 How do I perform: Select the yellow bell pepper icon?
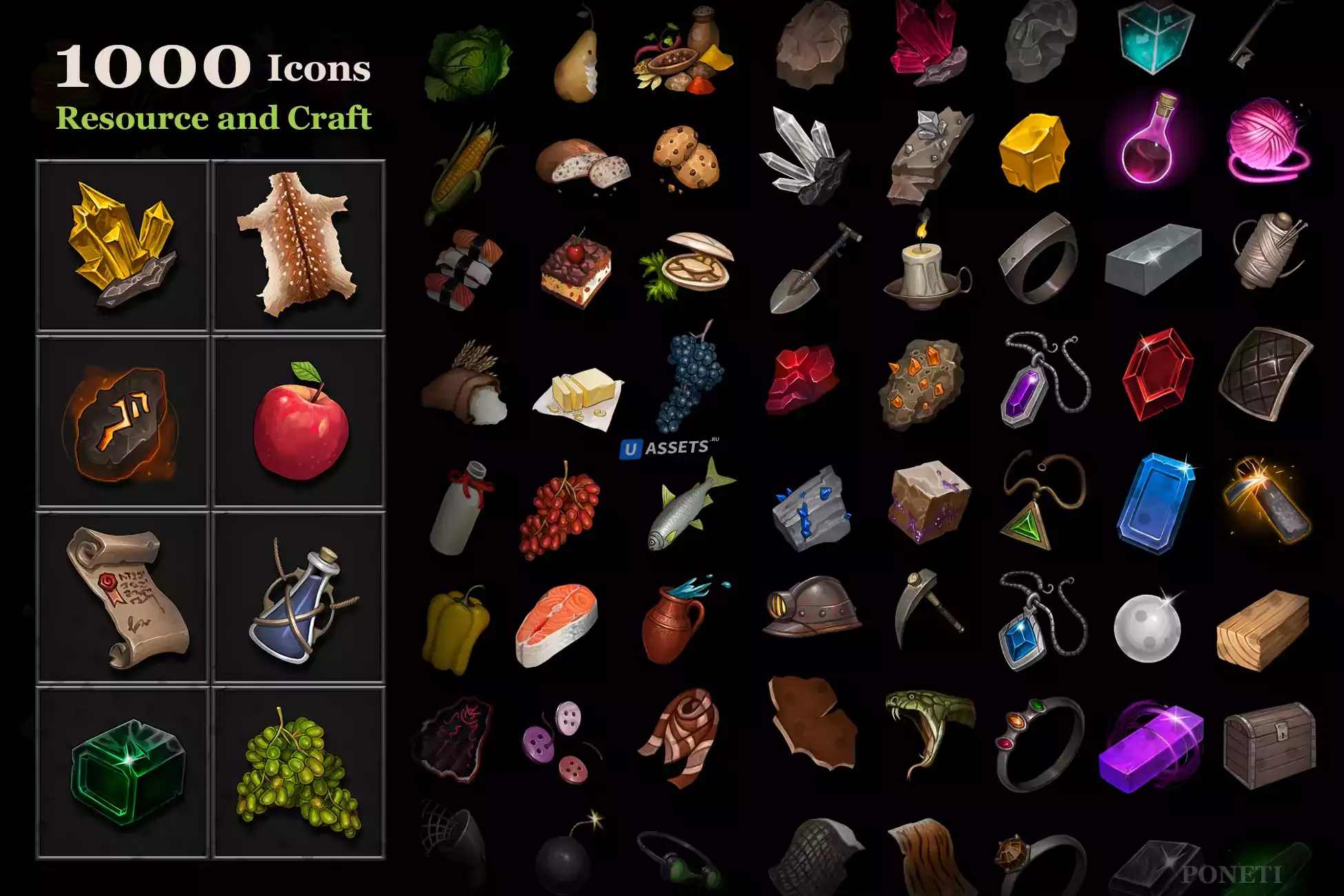click(x=455, y=629)
